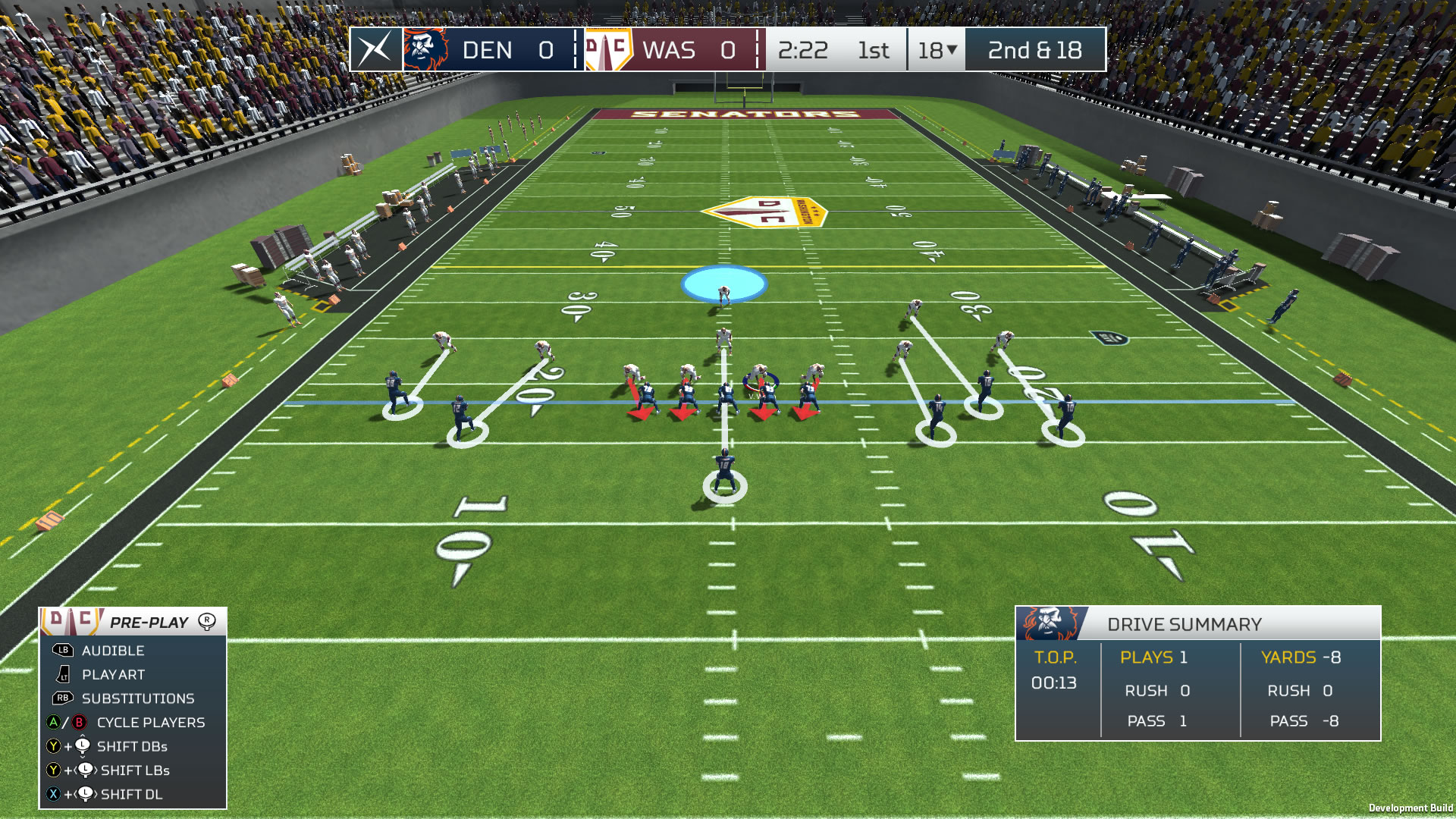Viewport: 1456px width, 819px height.
Task: Activate the Shift DL option
Action: [x=131, y=795]
